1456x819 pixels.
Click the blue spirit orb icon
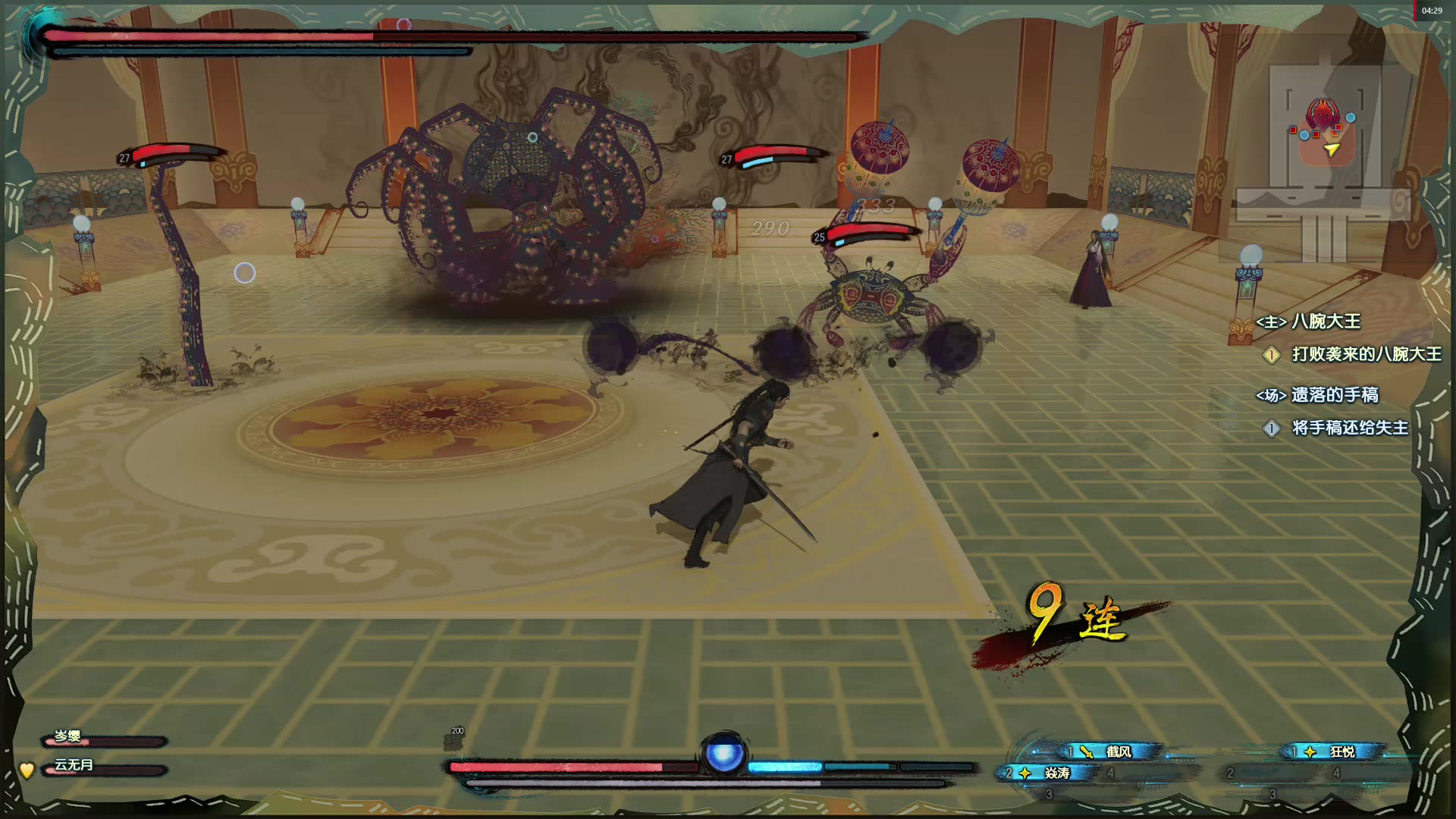(723, 755)
